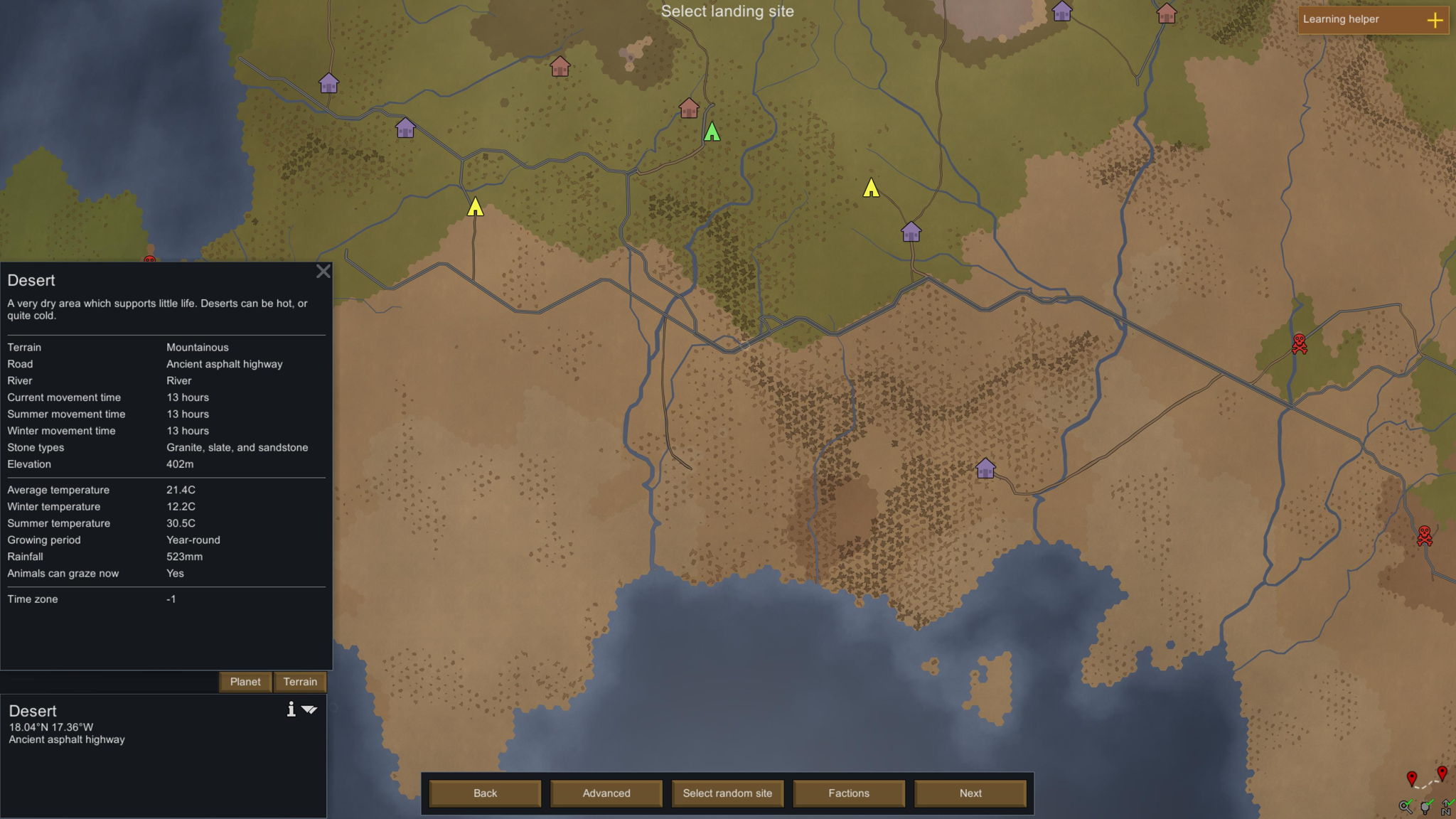The image size is (1456, 819).
Task: Close the Desert info panel
Action: point(323,272)
